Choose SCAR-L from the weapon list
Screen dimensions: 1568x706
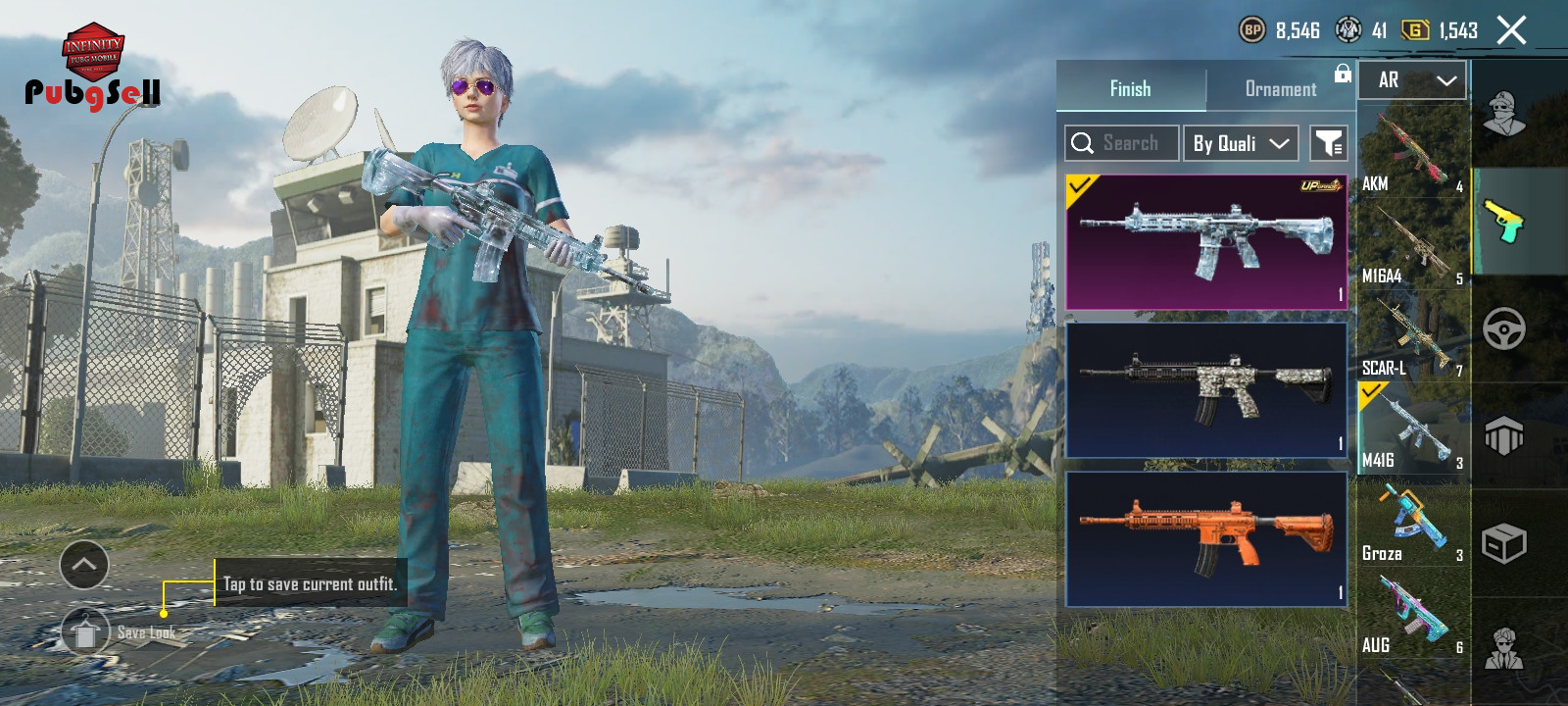click(x=1412, y=336)
